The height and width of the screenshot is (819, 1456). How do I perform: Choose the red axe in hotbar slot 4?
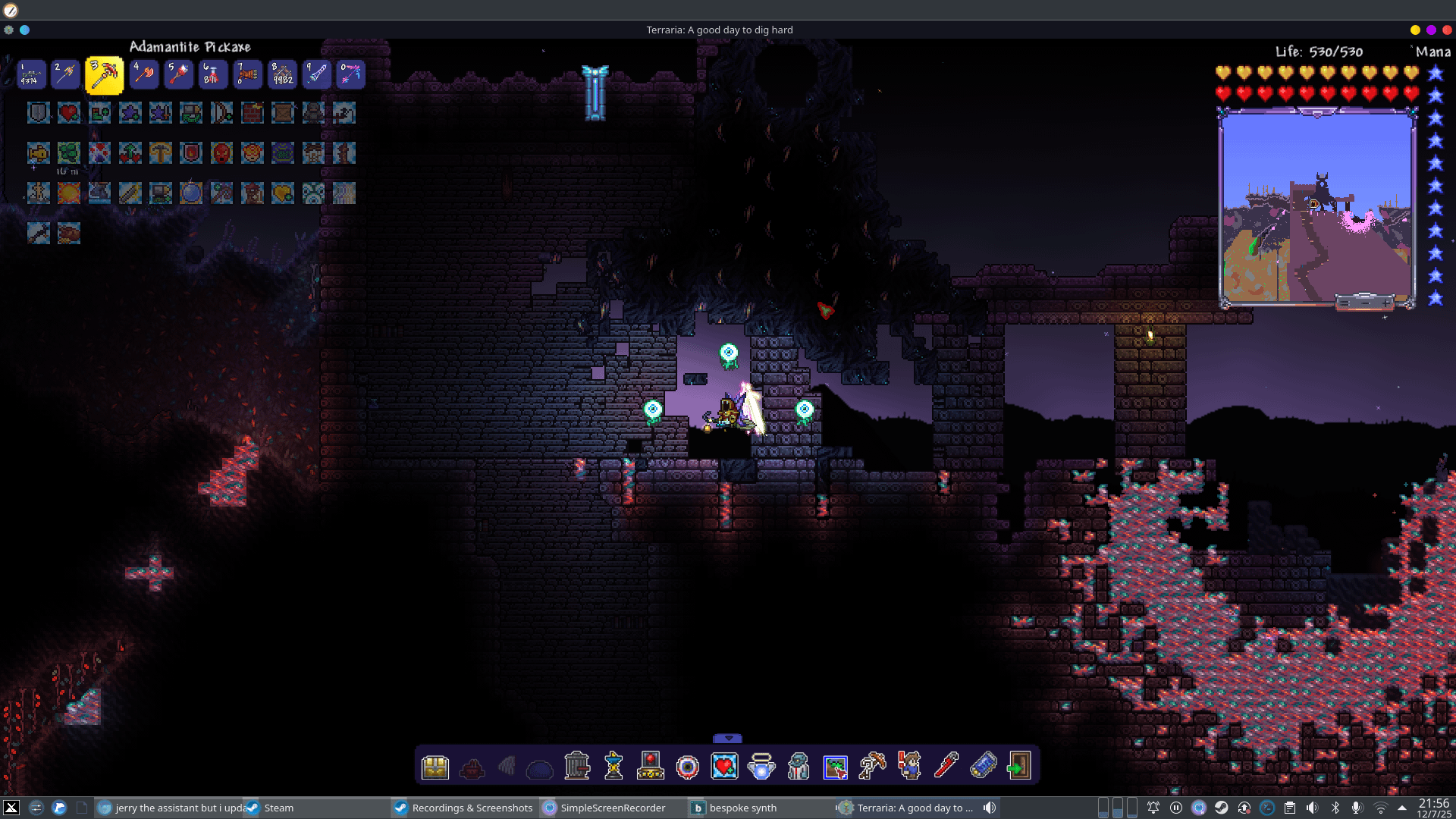[143, 74]
